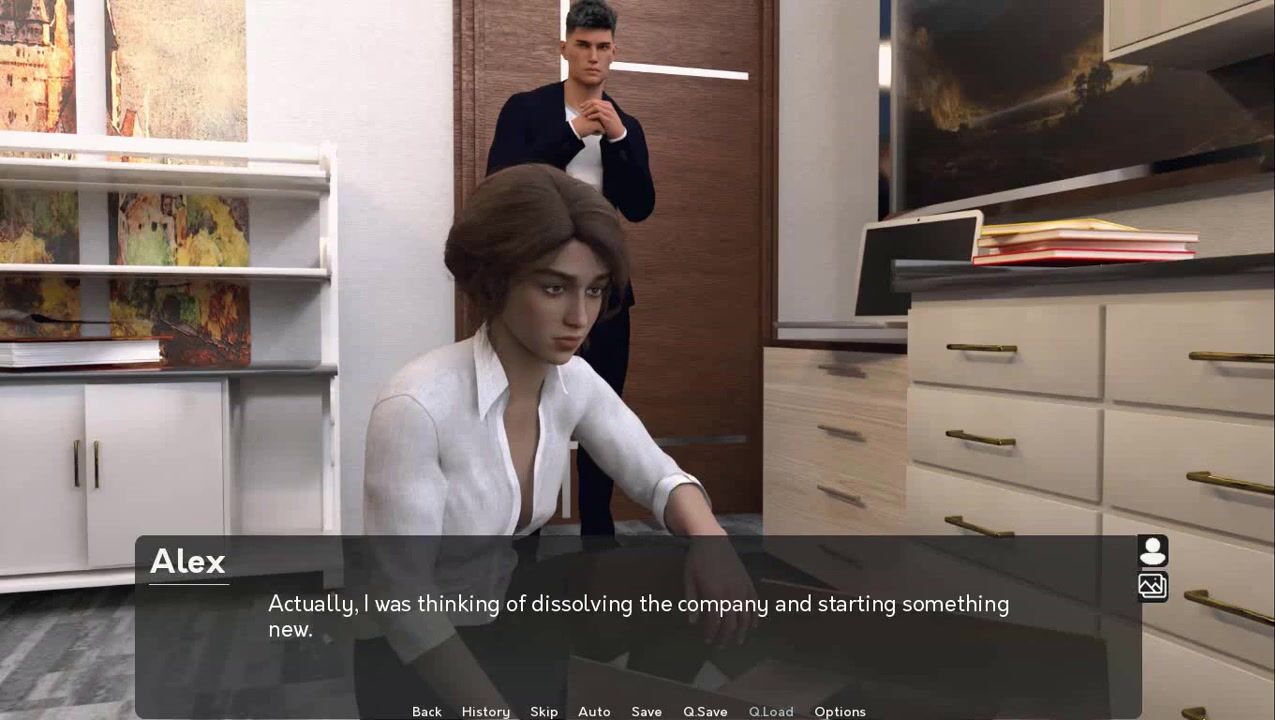Open the image gallery icon

click(x=1152, y=586)
